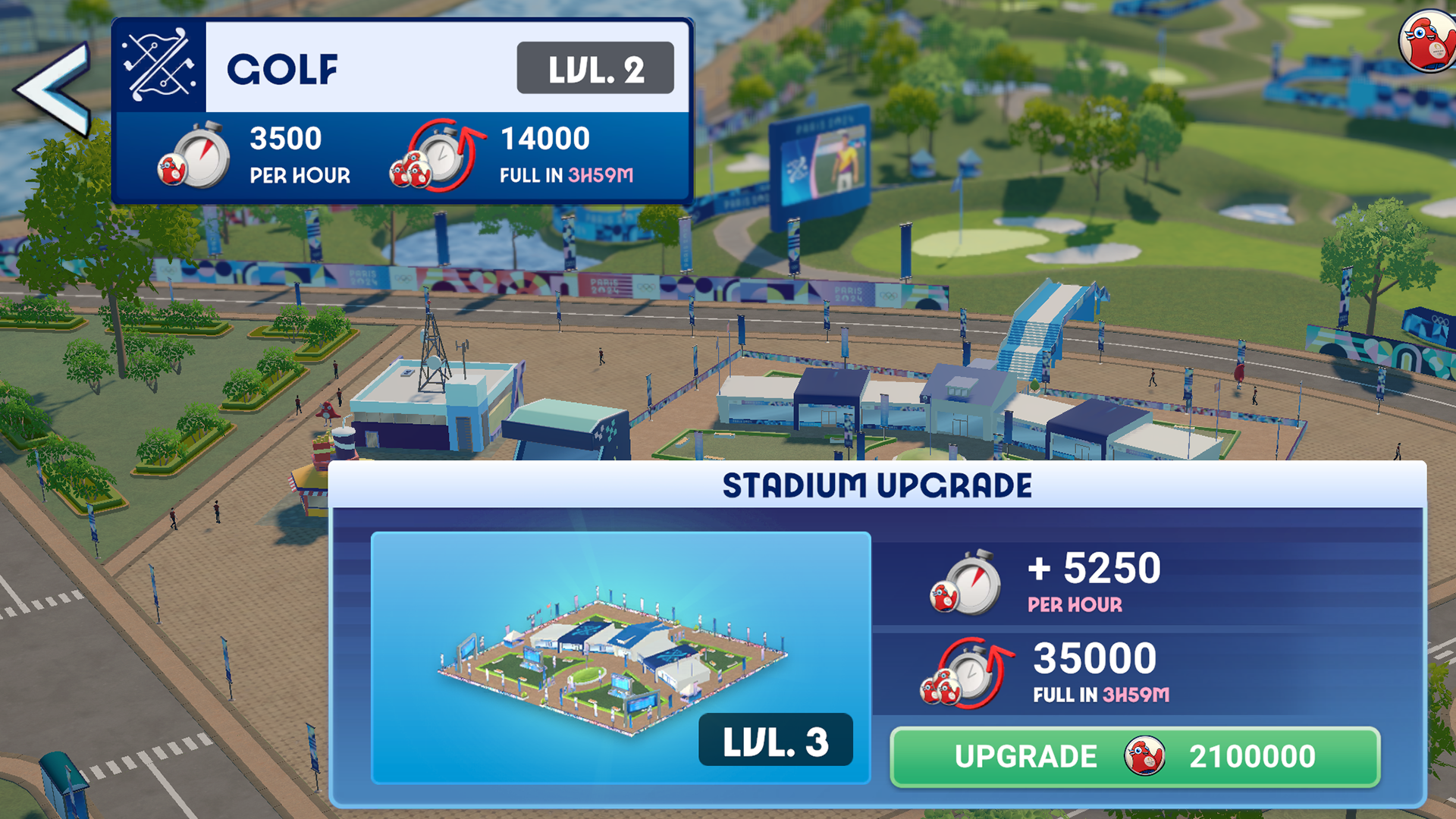Open the LVL. 2 badge

[x=595, y=70]
